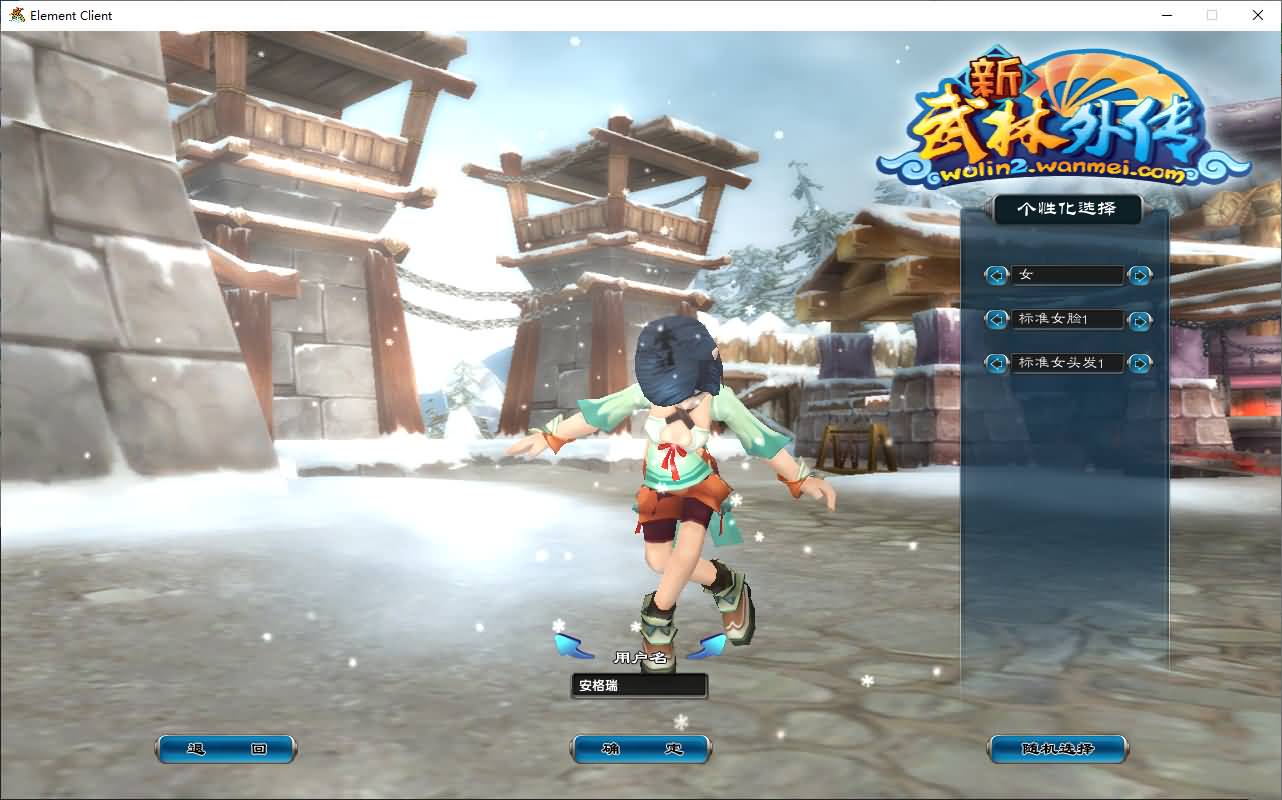Viewport: 1282px width, 800px height.
Task: Click the left blue arrow to rotate character
Action: point(570,643)
